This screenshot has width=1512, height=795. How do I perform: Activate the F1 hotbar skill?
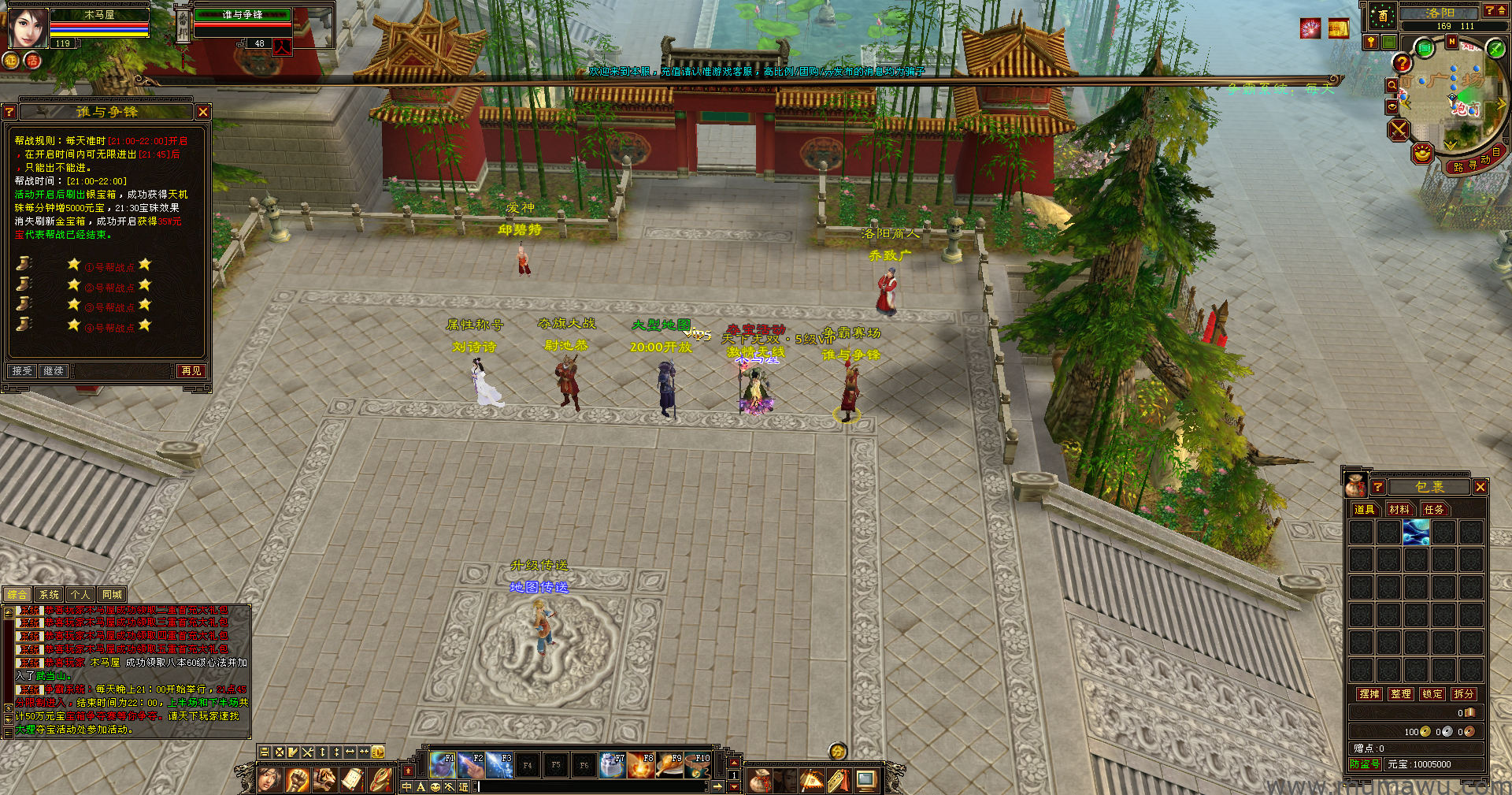[x=443, y=764]
